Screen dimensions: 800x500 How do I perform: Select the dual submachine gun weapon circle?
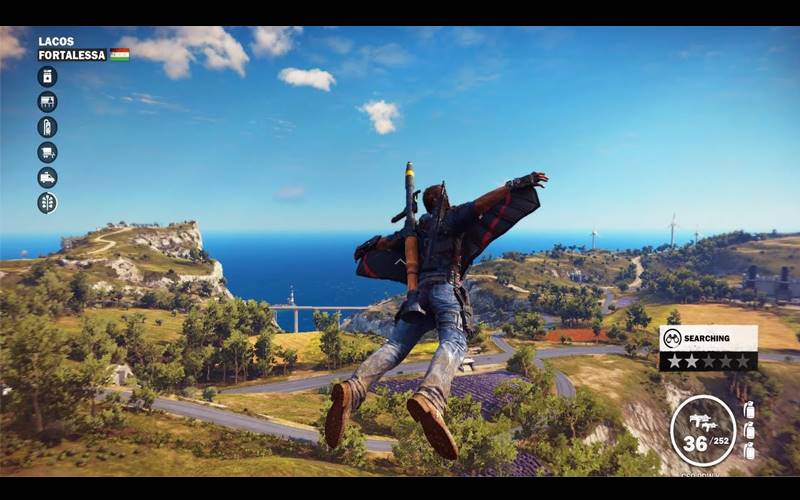[x=703, y=430]
